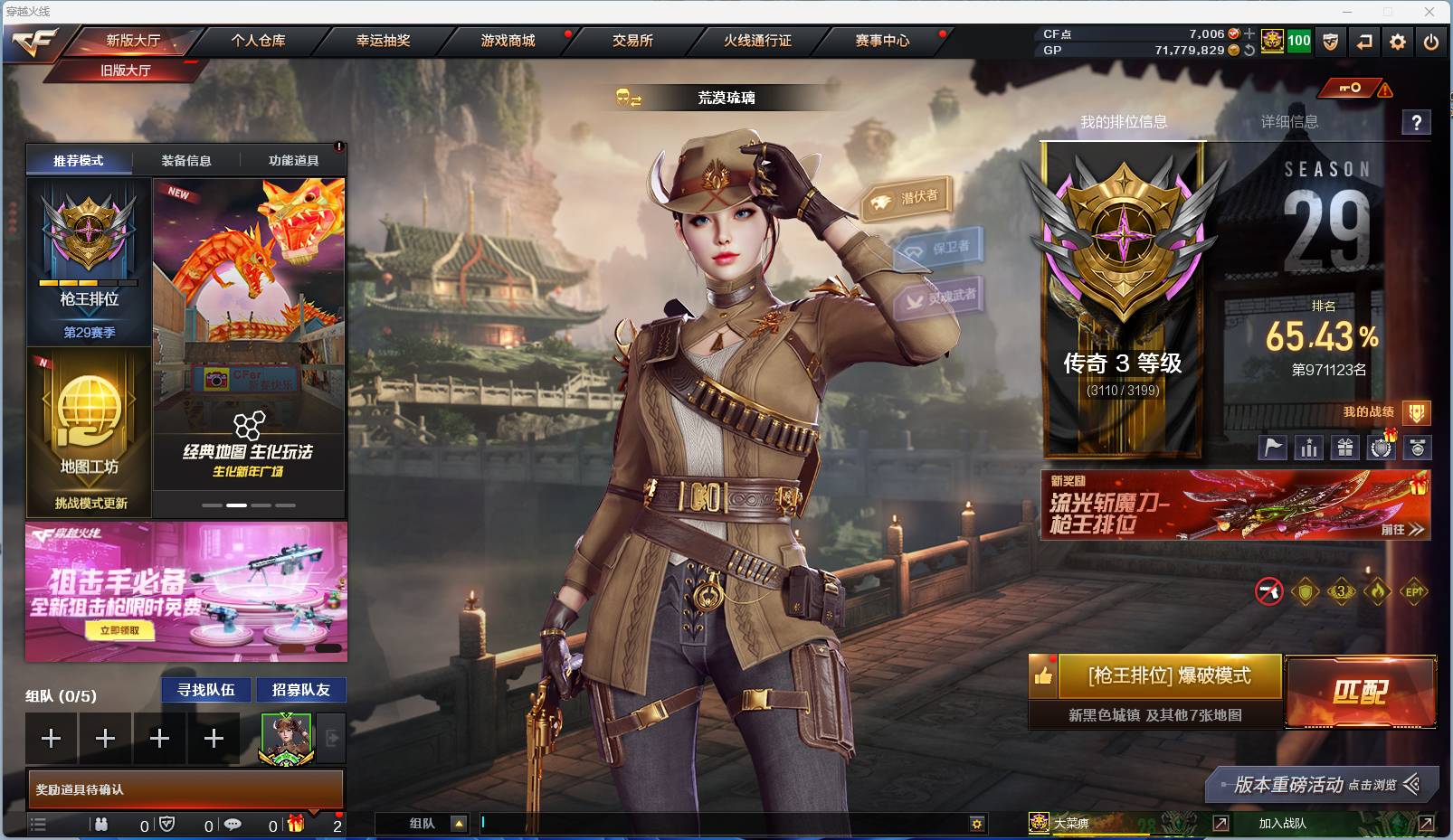The height and width of the screenshot is (840, 1453).
Task: Open the flag icon under 我的战绩
Action: 1273,447
